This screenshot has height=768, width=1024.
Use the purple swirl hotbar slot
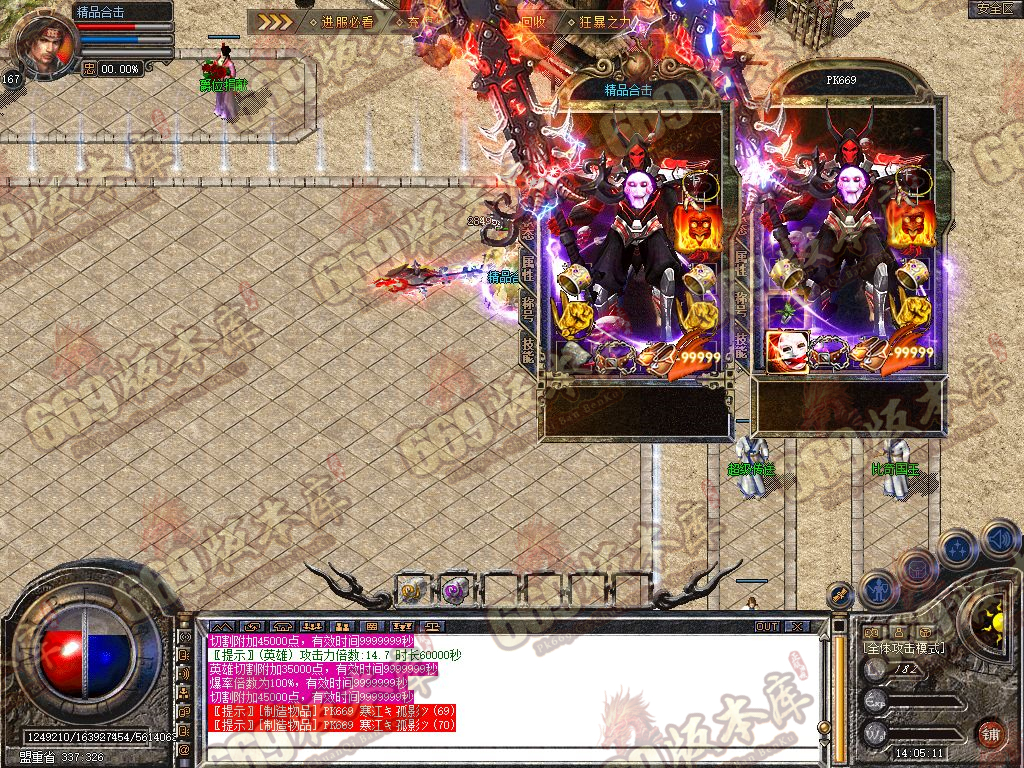(x=456, y=590)
